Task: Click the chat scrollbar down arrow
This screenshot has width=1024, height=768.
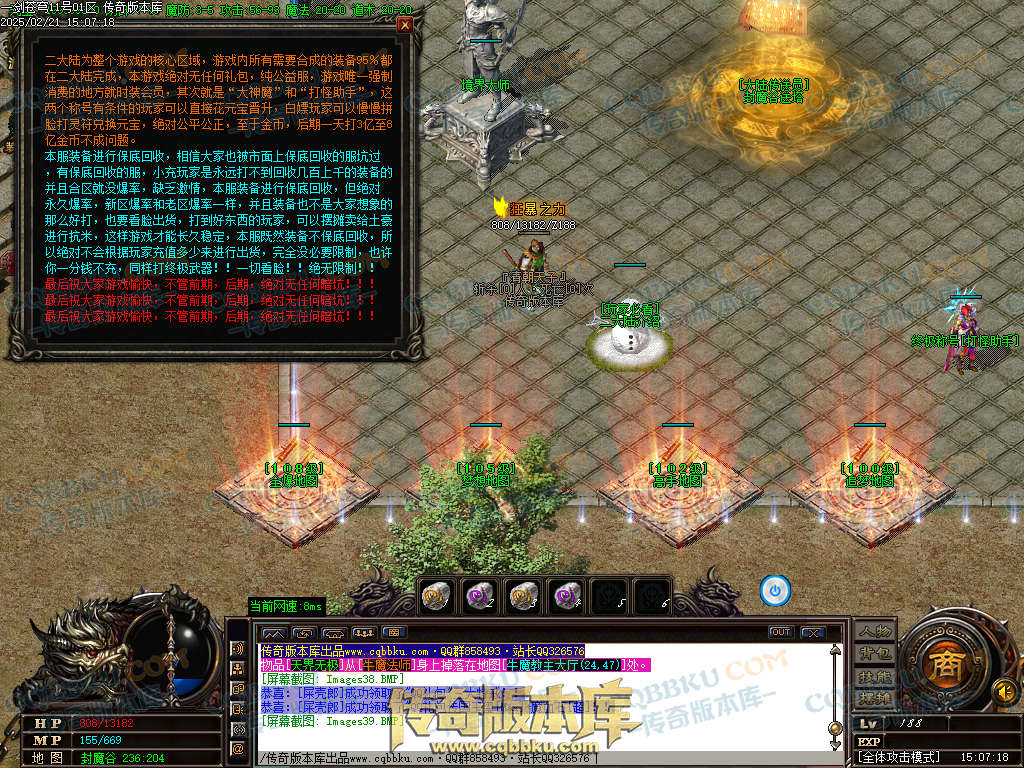Action: 835,743
